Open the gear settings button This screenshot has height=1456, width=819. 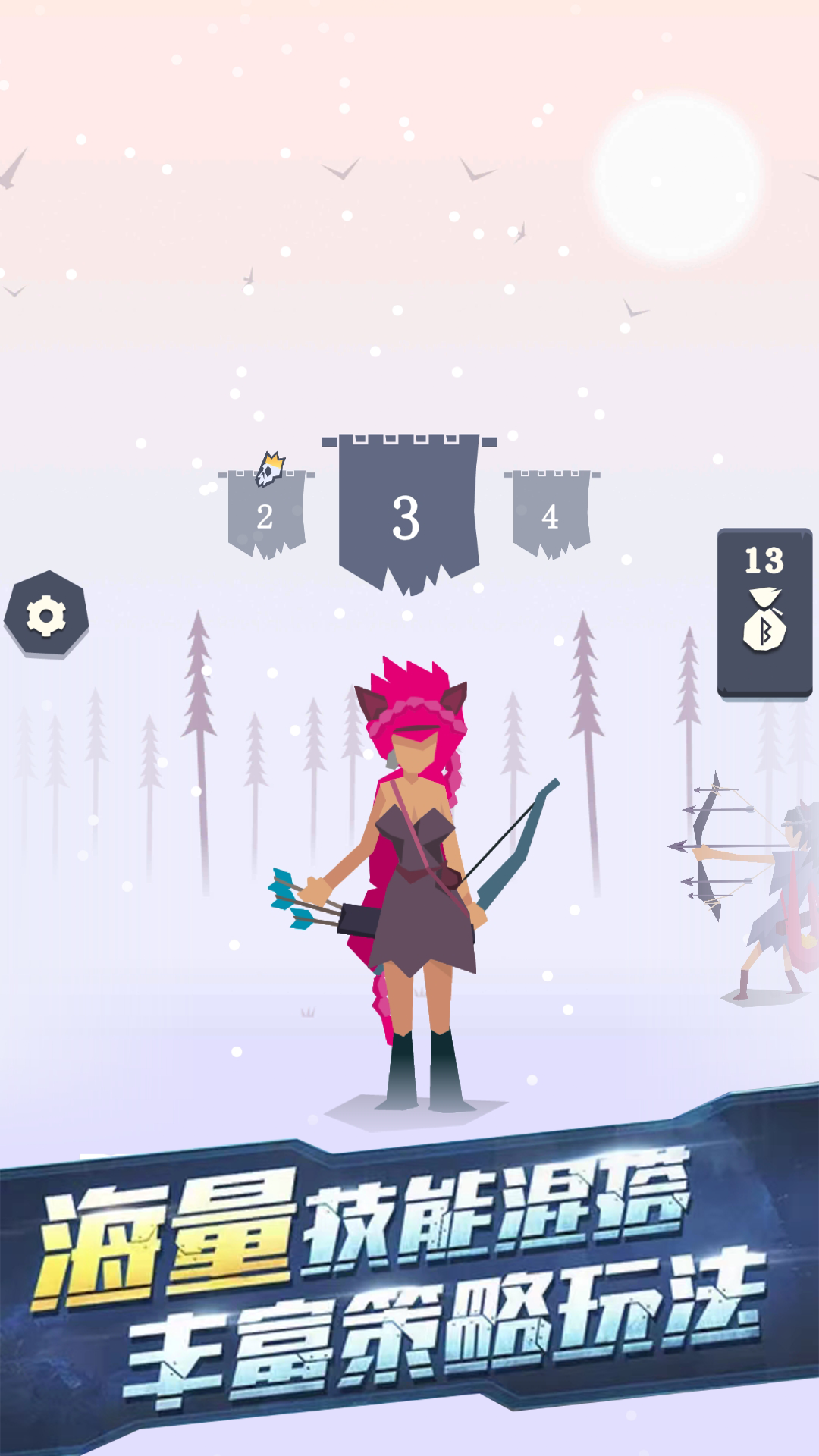(x=45, y=614)
